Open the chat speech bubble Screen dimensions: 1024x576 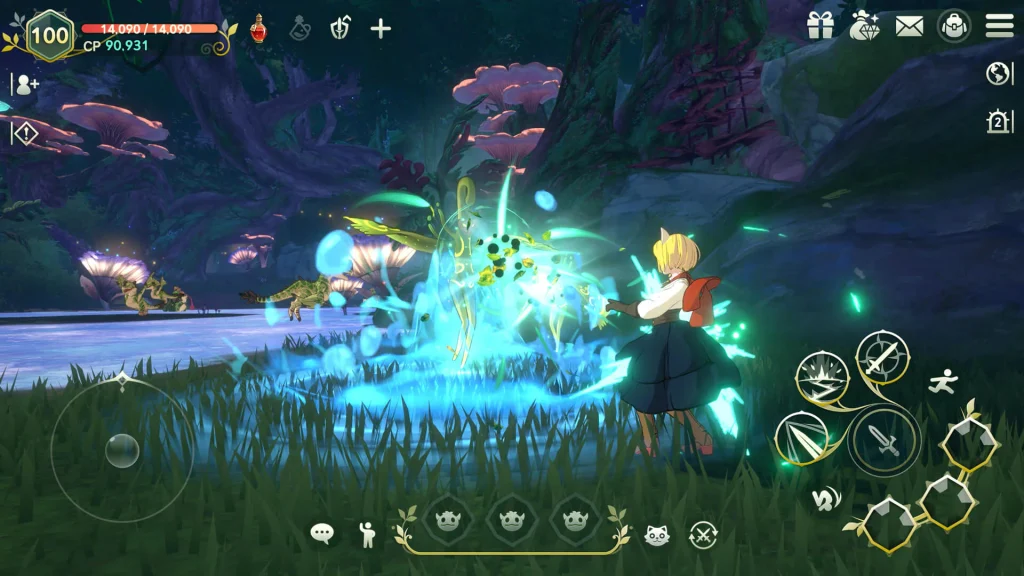[x=322, y=533]
